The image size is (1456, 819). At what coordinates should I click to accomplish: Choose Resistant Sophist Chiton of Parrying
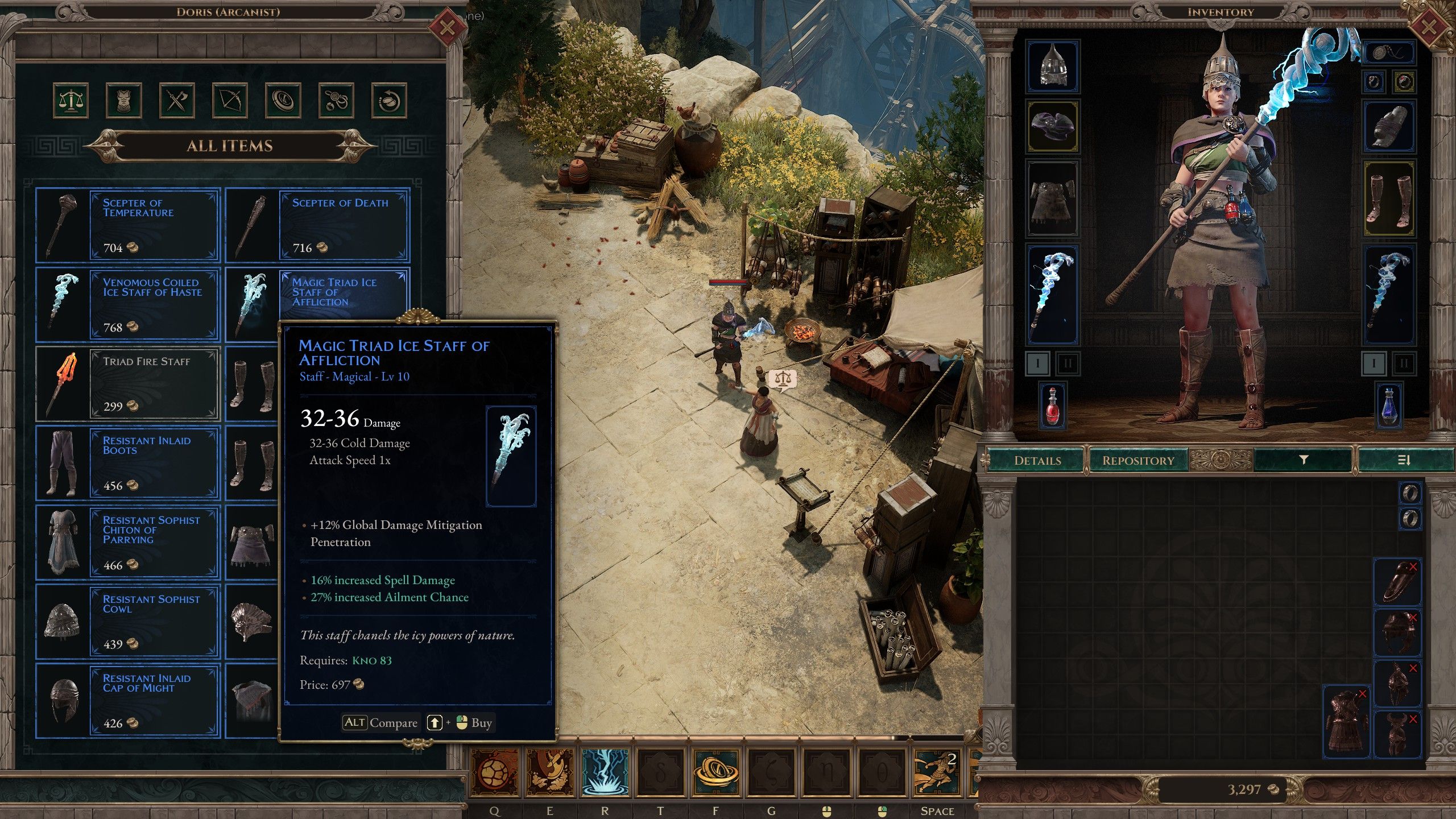128,543
